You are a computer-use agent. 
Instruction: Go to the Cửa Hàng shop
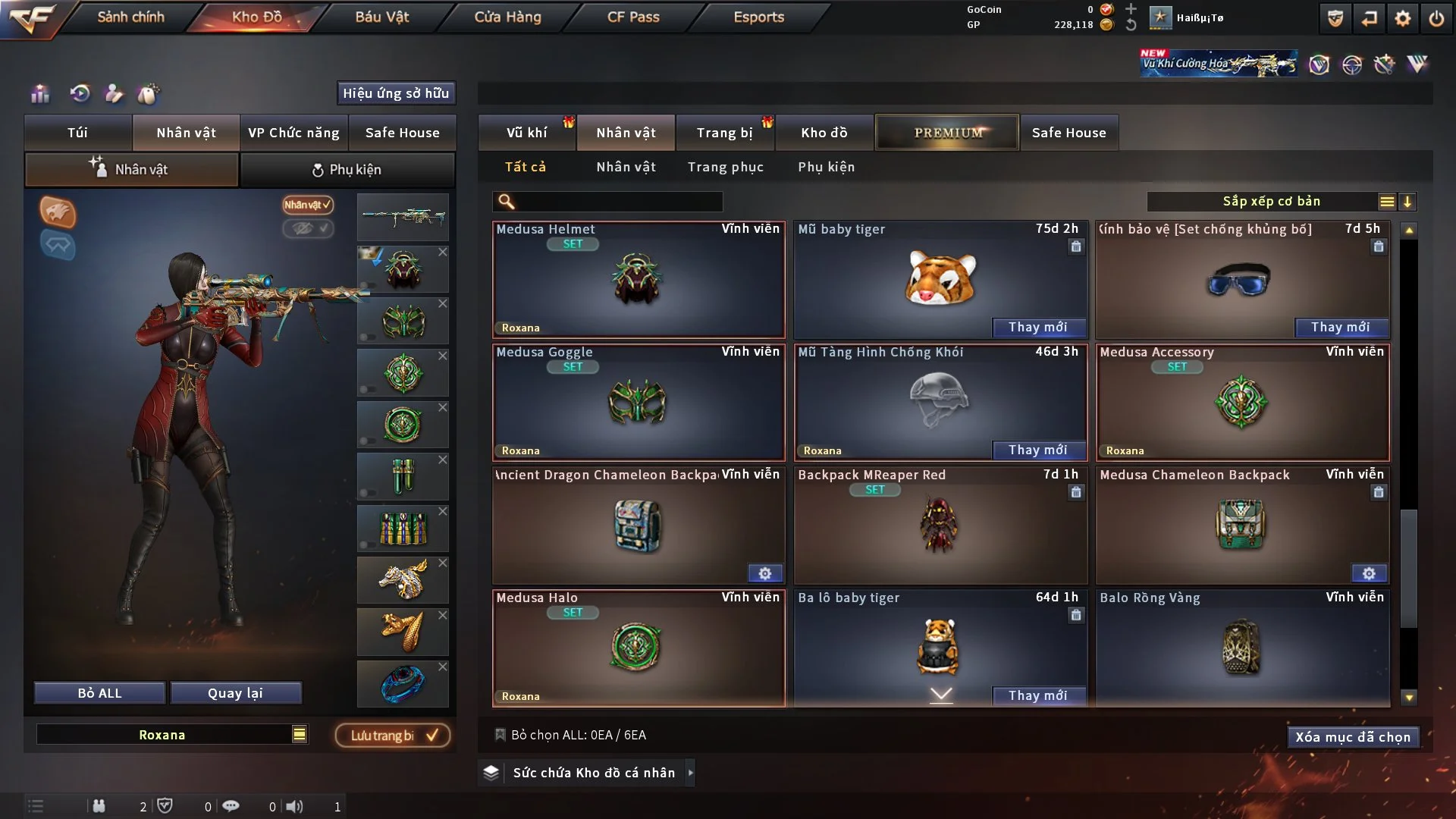pos(507,17)
